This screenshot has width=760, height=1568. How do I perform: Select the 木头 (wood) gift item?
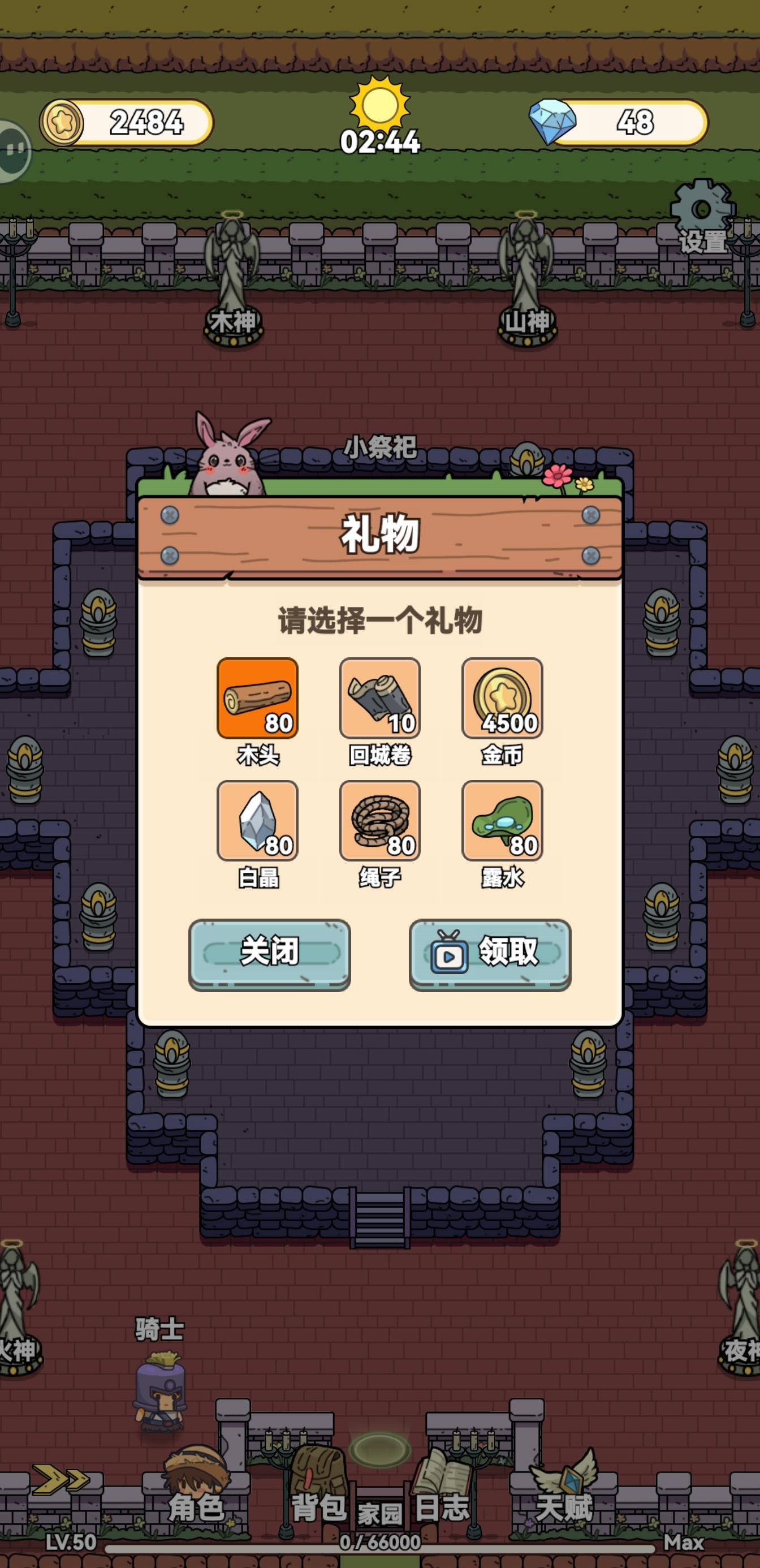(258, 699)
